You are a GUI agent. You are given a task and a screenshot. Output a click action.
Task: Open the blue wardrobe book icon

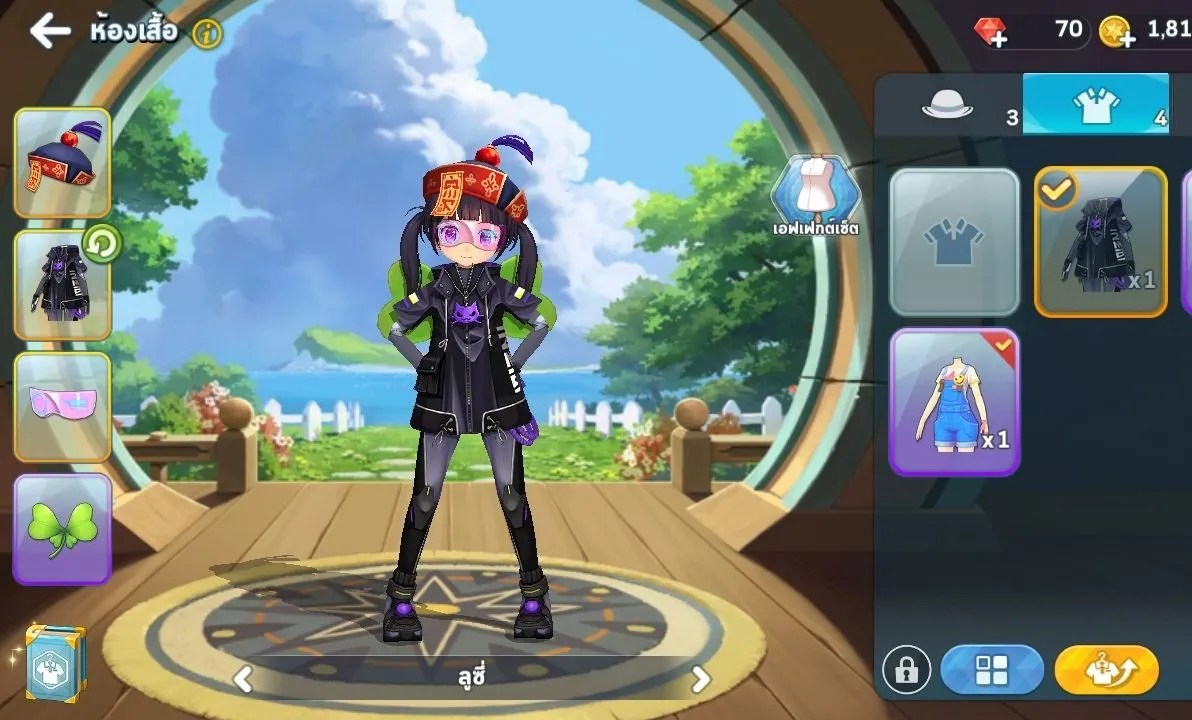tap(54, 663)
